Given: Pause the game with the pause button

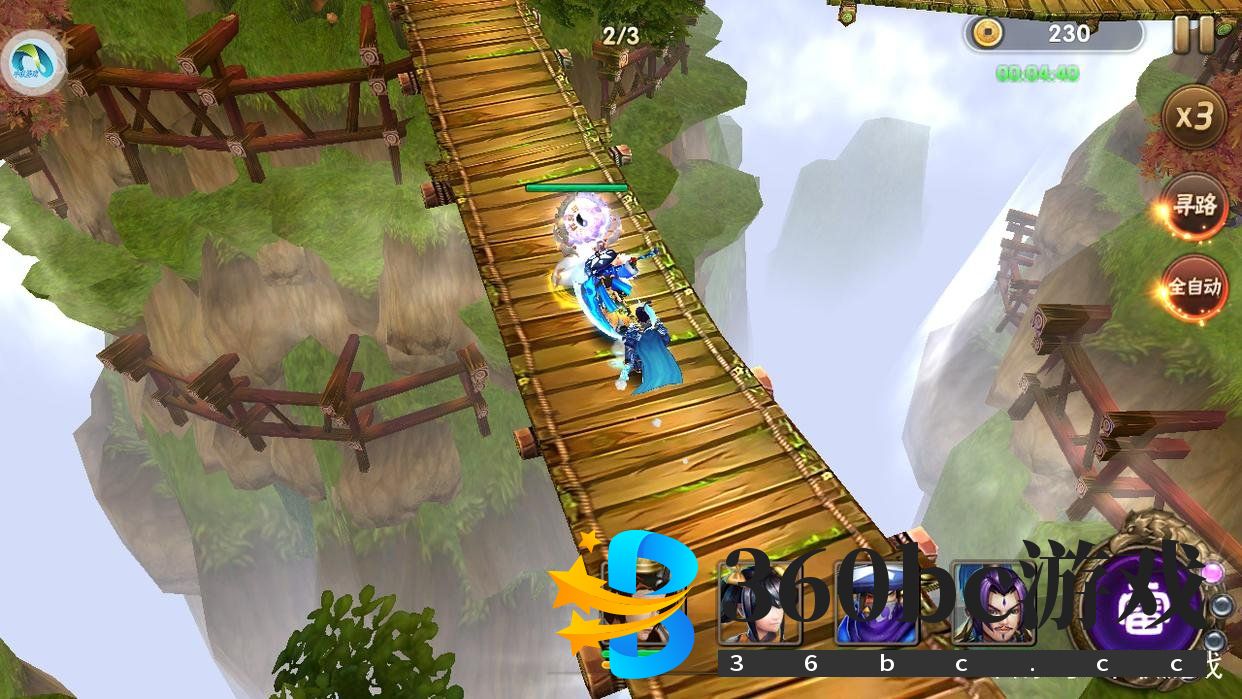Looking at the screenshot, I should pos(1193,35).
